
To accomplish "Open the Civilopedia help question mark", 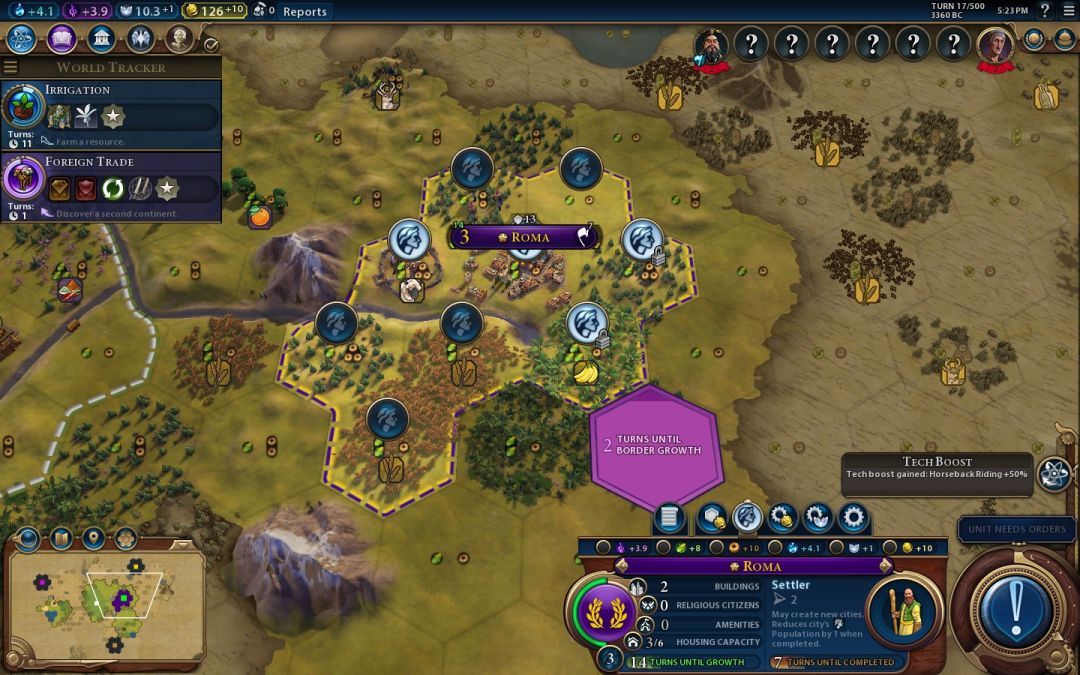I will point(1044,11).
